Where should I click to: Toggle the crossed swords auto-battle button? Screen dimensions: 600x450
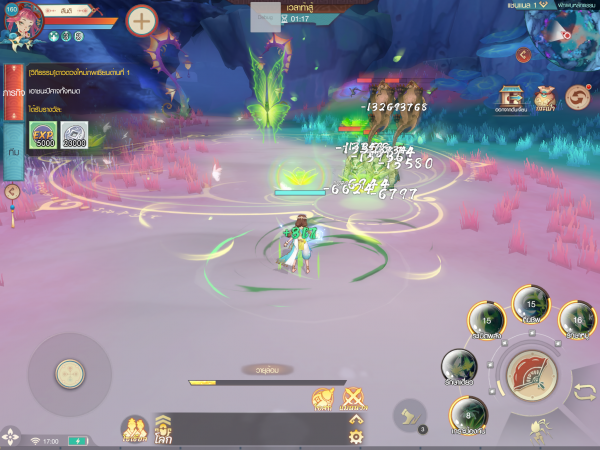pyautogui.click(x=353, y=400)
